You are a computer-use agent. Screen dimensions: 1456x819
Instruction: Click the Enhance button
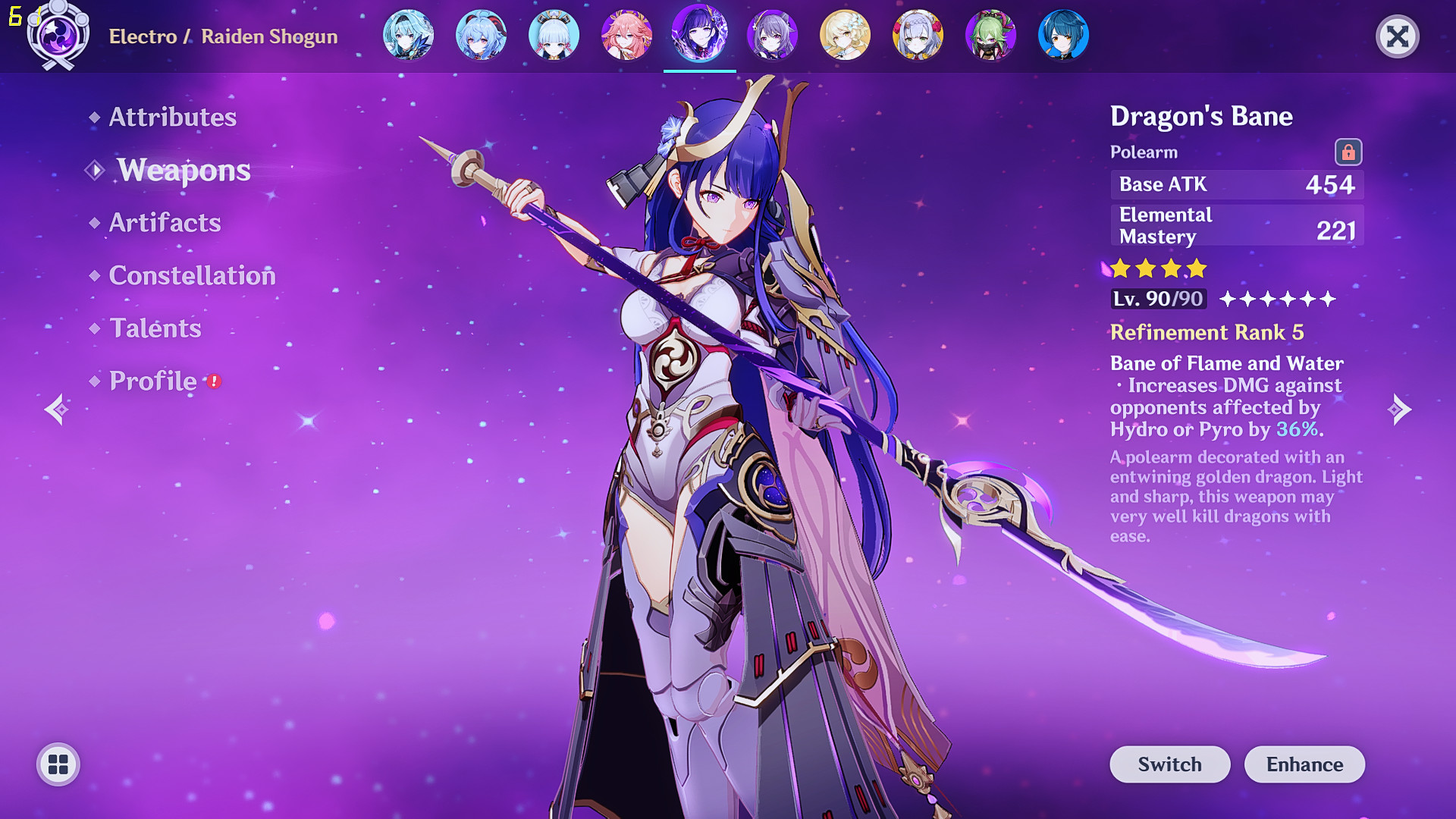pyautogui.click(x=1304, y=764)
